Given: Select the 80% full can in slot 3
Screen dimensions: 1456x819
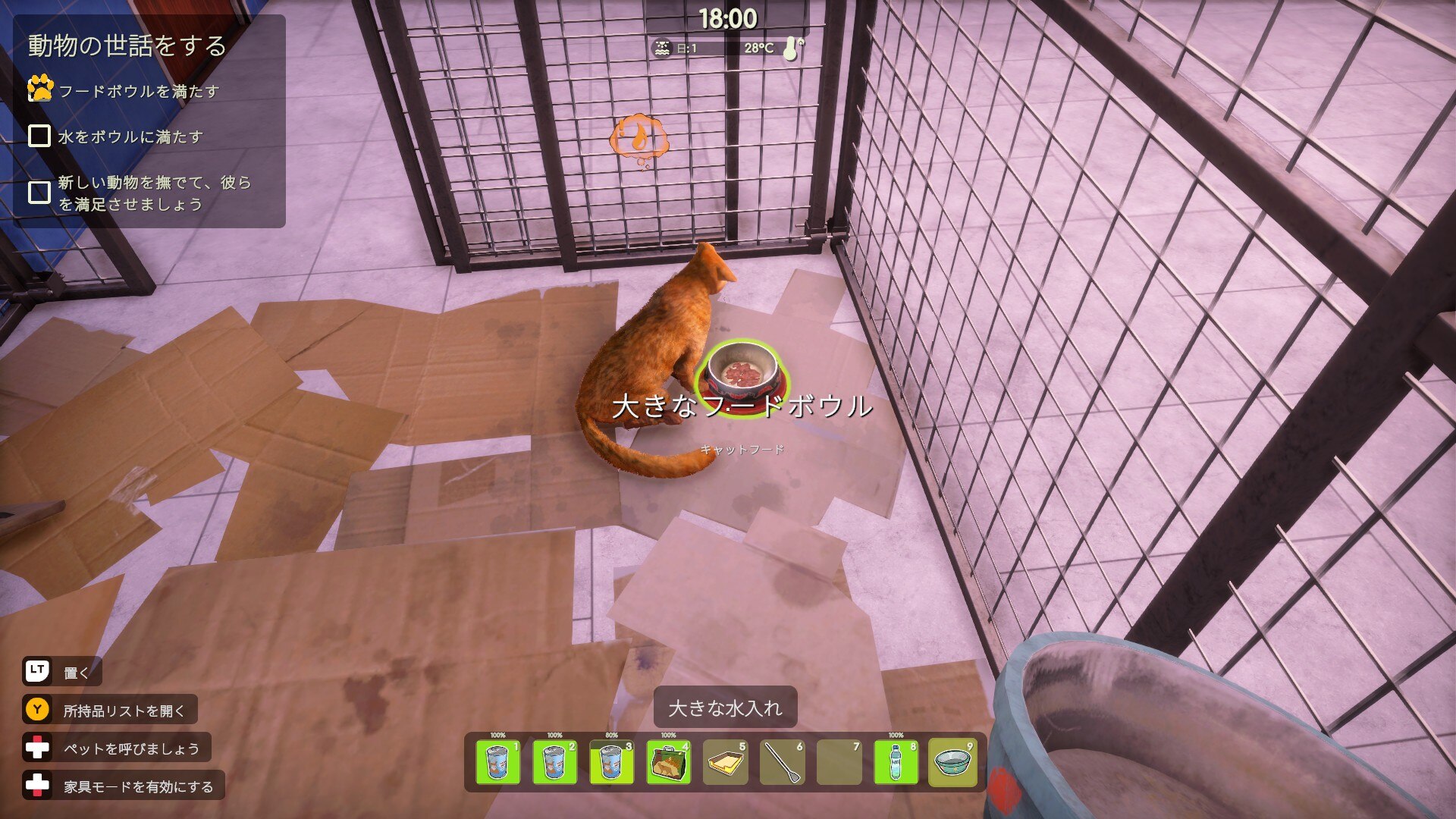Looking at the screenshot, I should pos(611,762).
